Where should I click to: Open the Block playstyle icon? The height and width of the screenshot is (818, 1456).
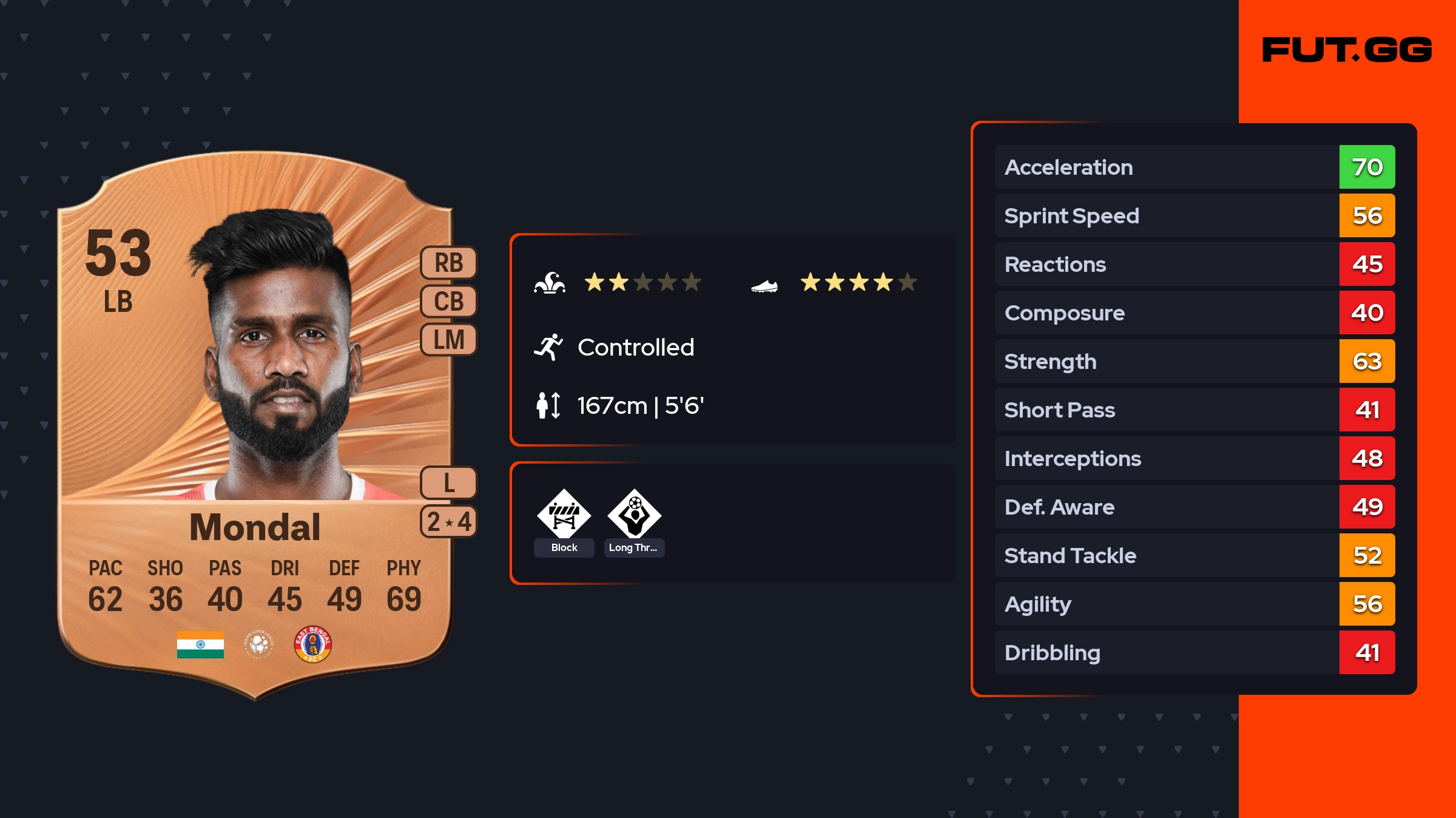[x=564, y=515]
